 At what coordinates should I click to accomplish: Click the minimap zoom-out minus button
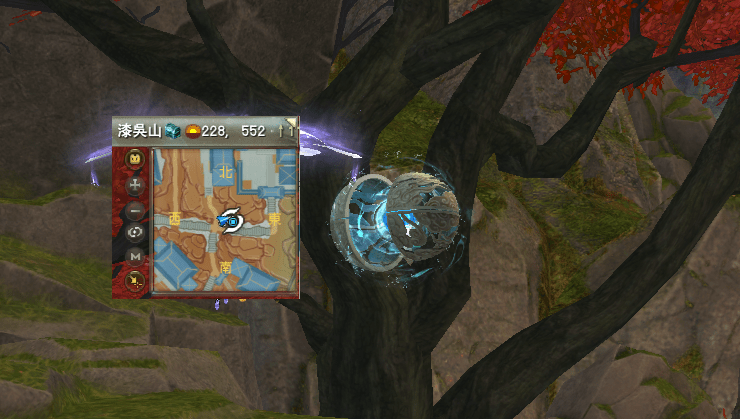(x=135, y=210)
